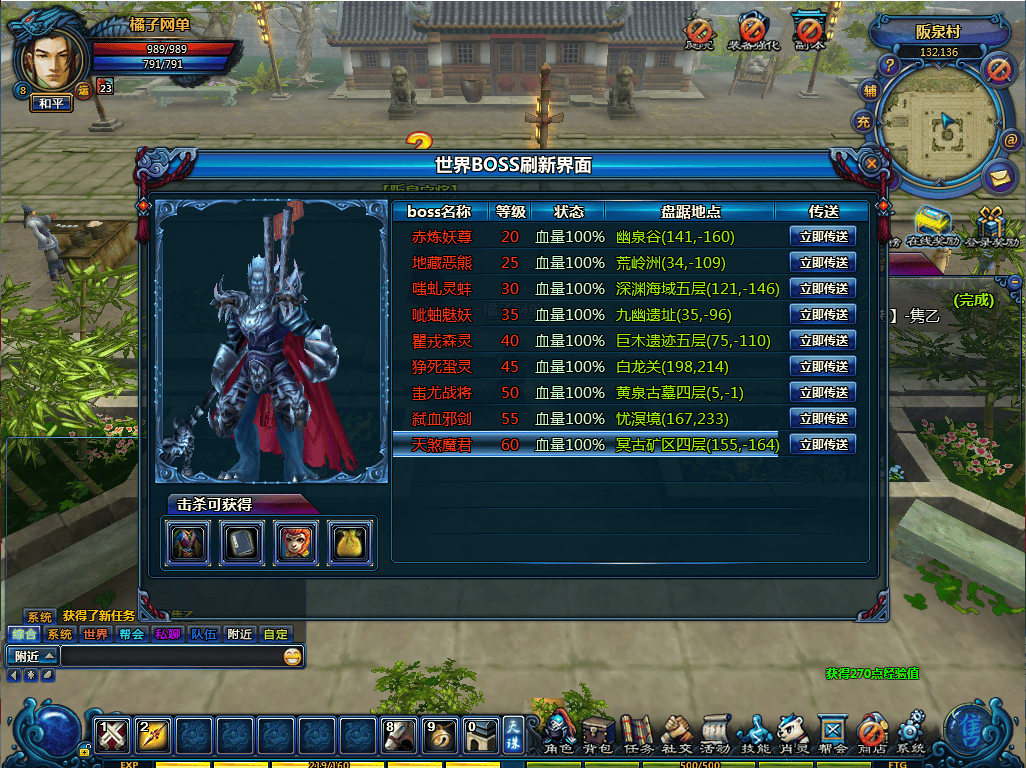Screen dimensions: 1026x768
Task: Open the 系统 system settings gear
Action: click(x=910, y=734)
